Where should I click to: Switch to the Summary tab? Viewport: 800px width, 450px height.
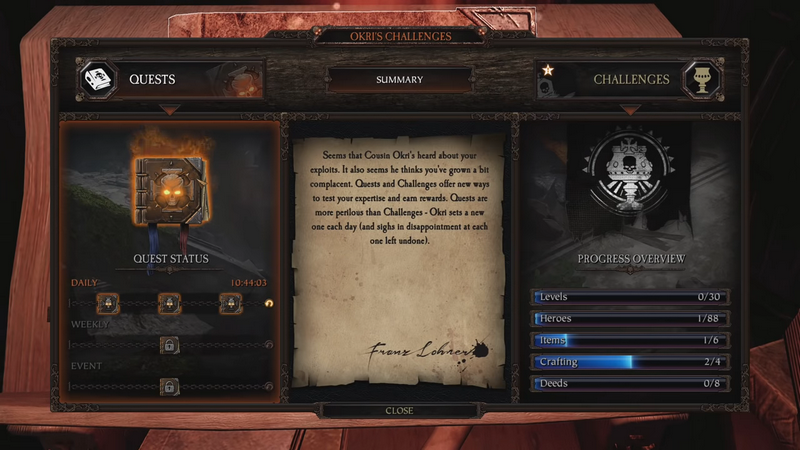pos(399,80)
